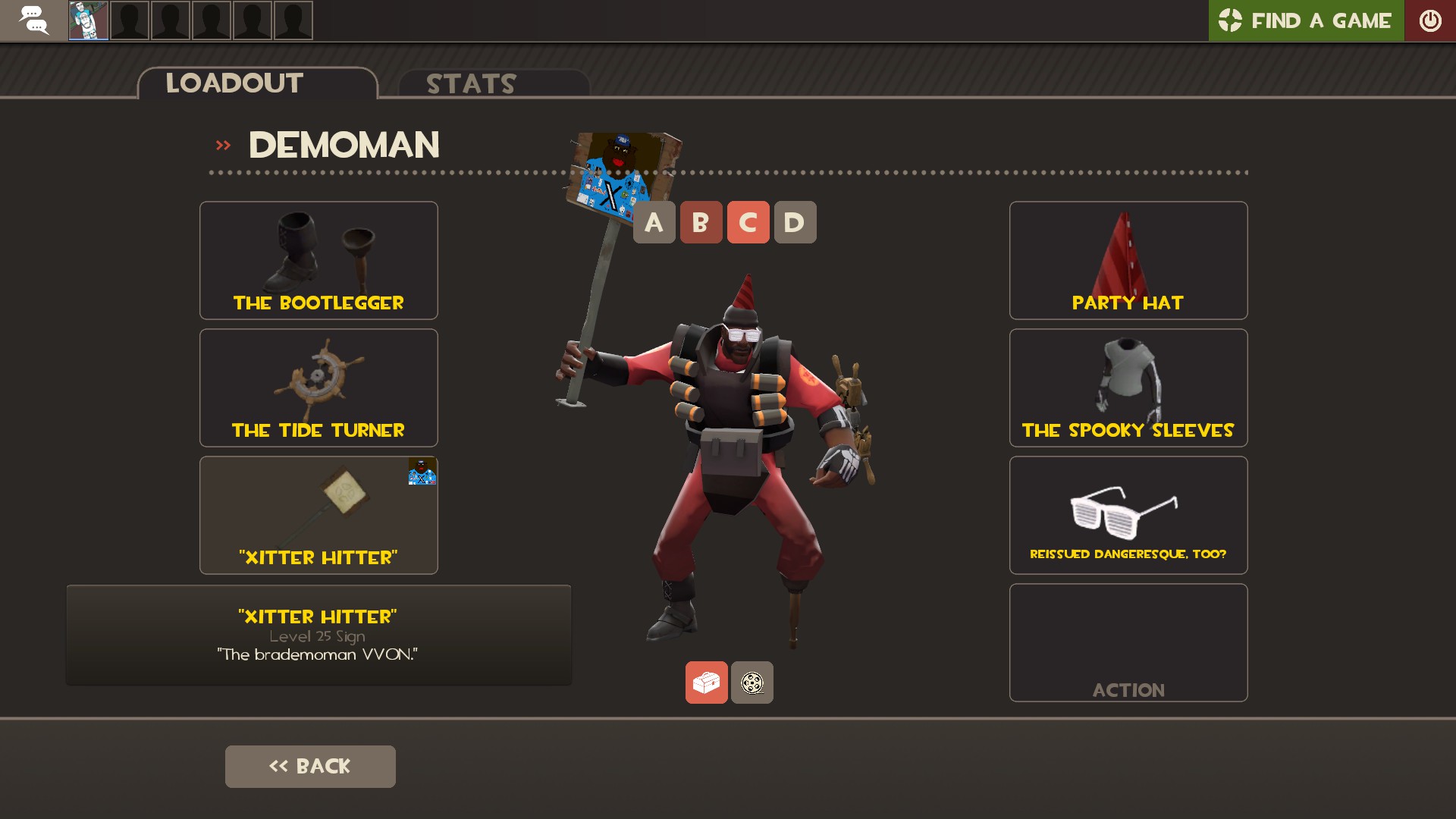Activate loadout preset D
Viewport: 1456px width, 819px height.
tap(795, 222)
